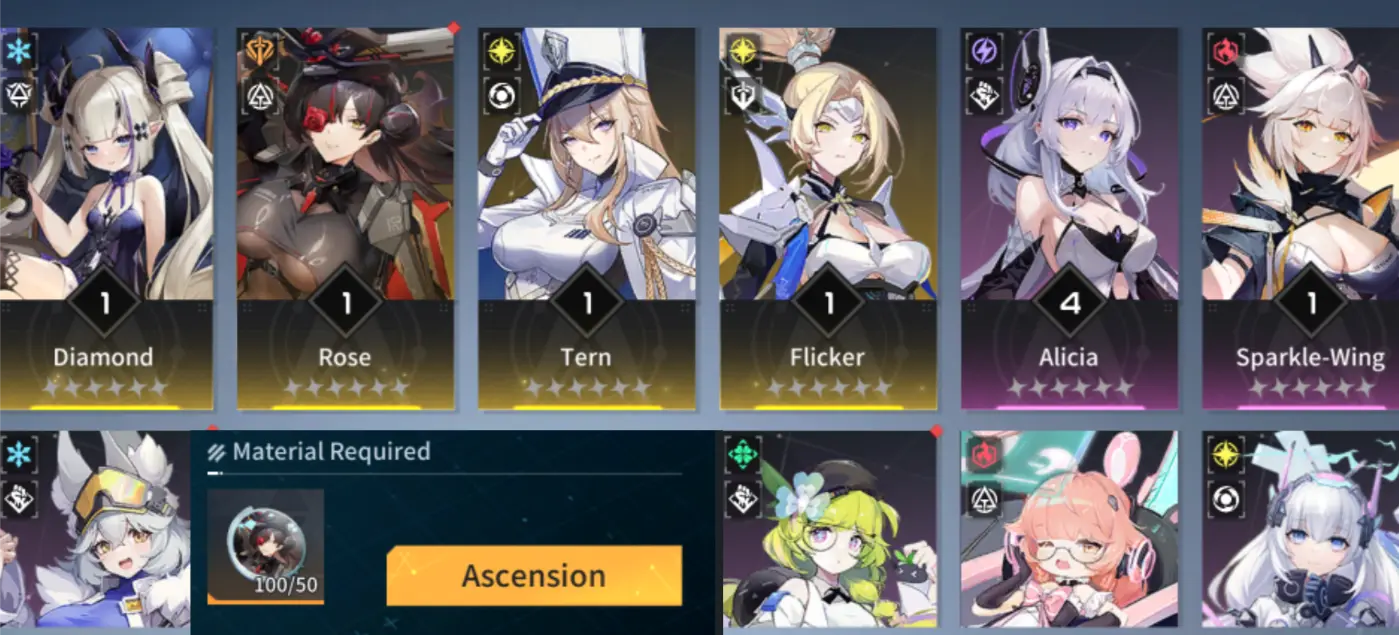Inspect the required Rose shard material
The image size is (1399, 635).
(x=265, y=547)
